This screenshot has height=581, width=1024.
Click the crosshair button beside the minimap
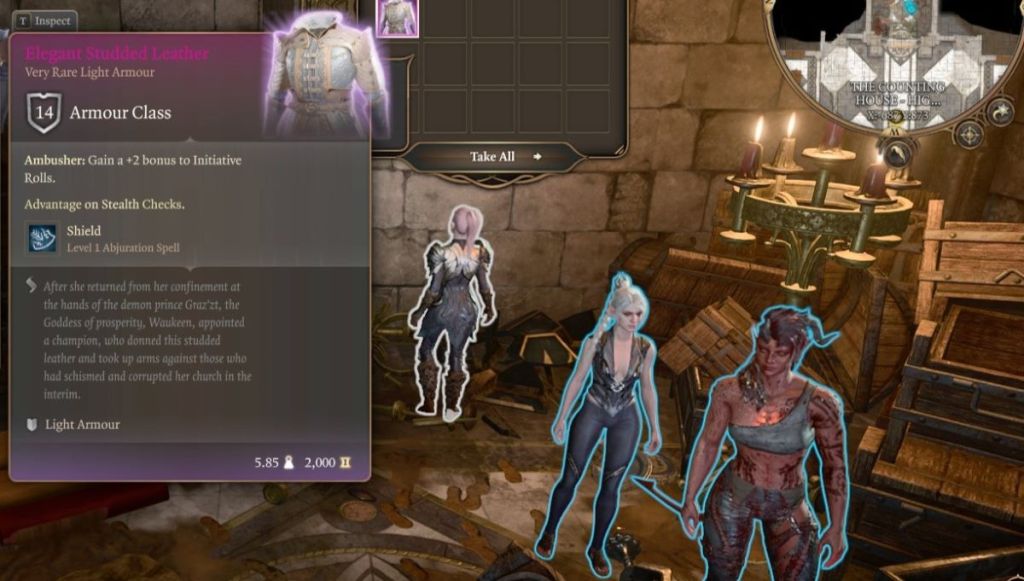[x=968, y=134]
